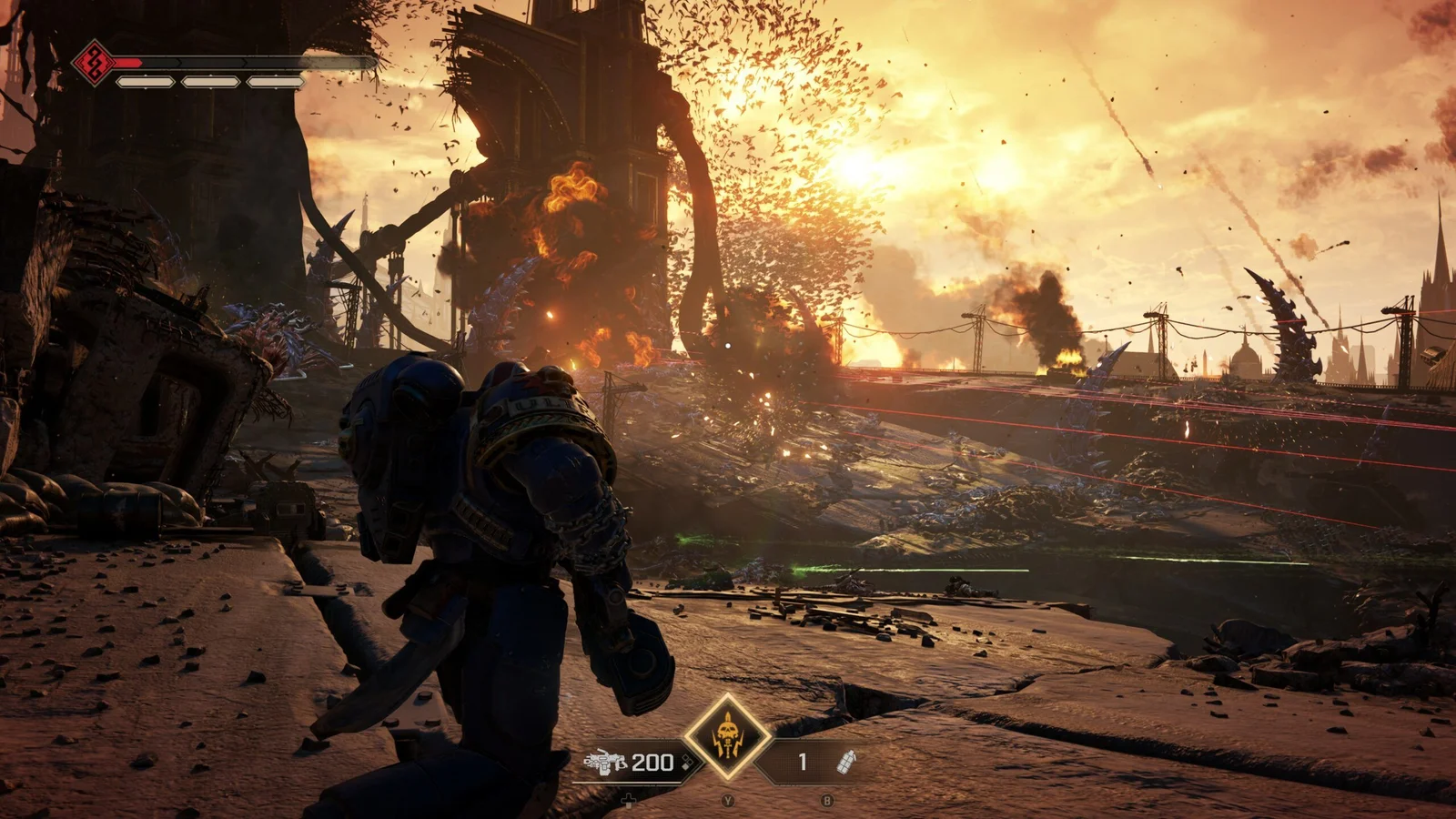1456x819 pixels.
Task: Select the bolt rifle weapon icon
Action: click(x=605, y=762)
